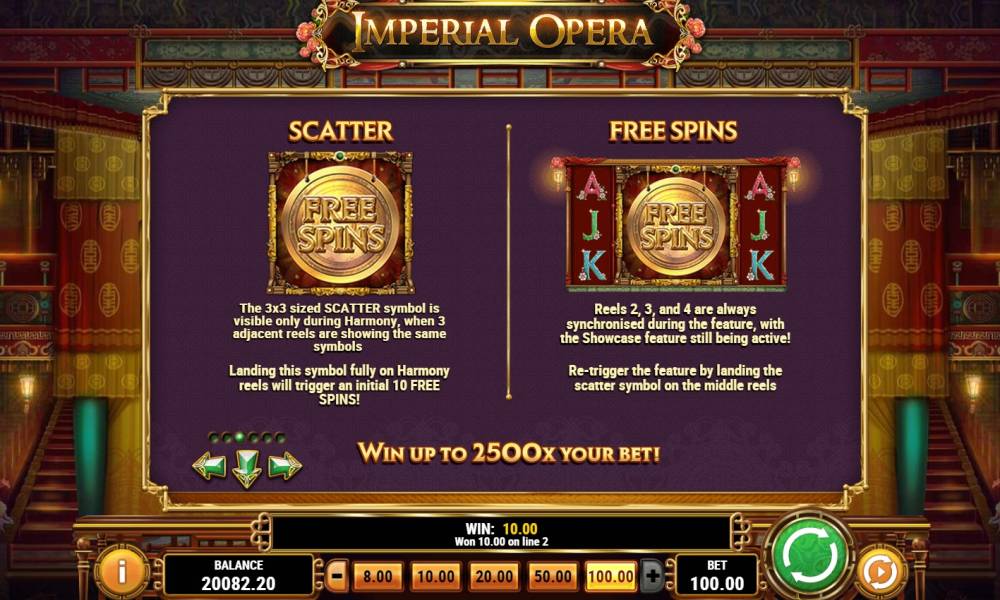Screen dimensions: 1000x600
Task: Spin the reels with the green button
Action: 808,554
